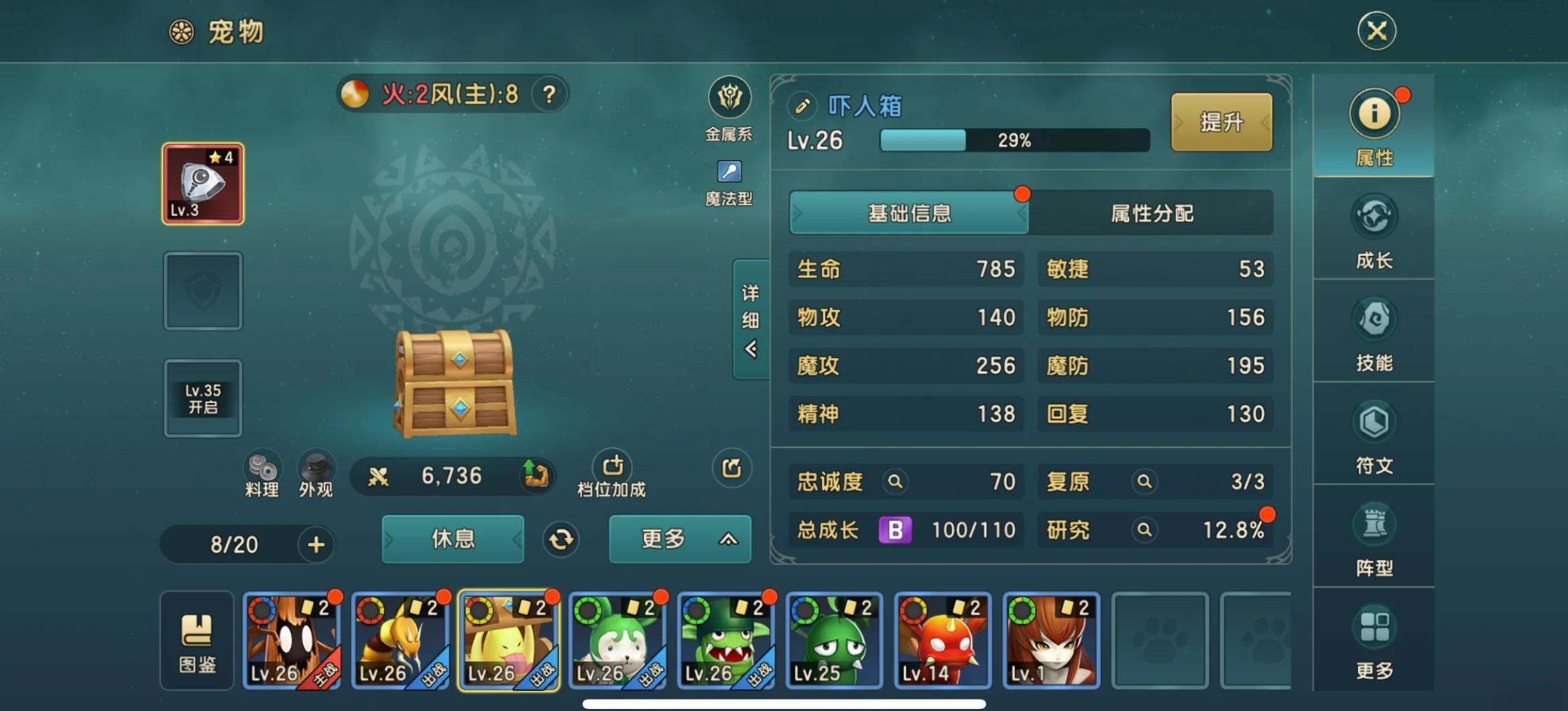Click the pencil edit icon beside 吓人箱
This screenshot has width=1568, height=711.
click(802, 105)
